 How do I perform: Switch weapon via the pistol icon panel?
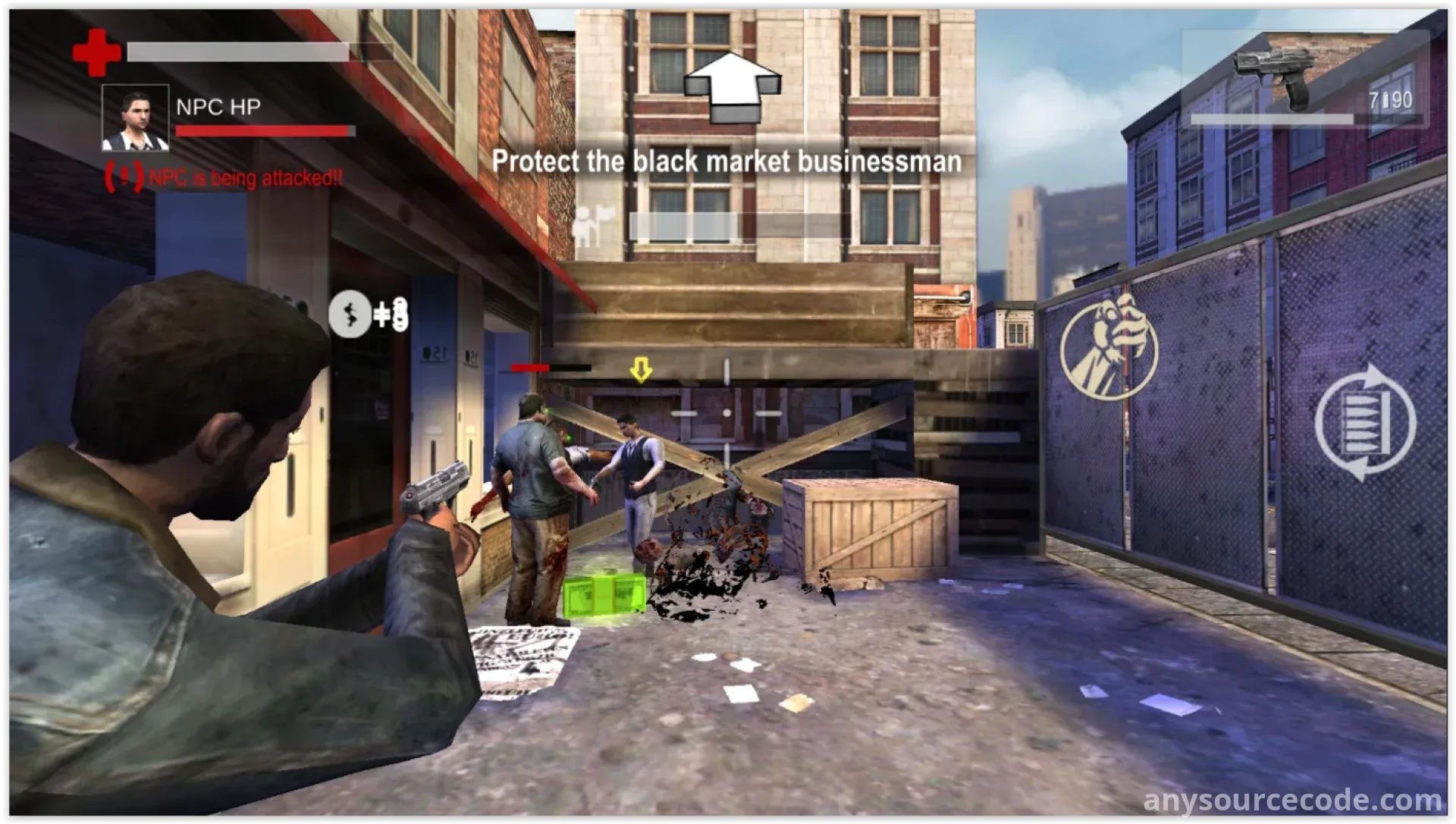coord(1305,80)
